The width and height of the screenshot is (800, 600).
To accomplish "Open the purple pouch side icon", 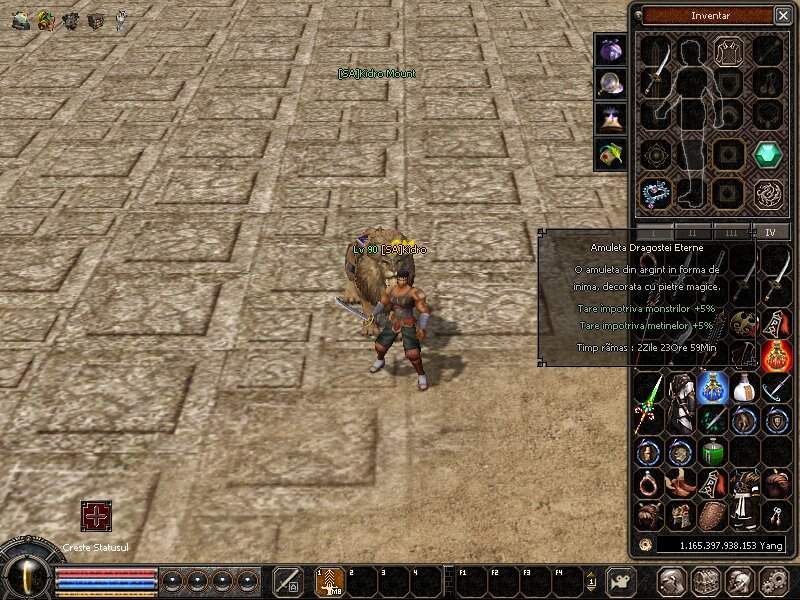I will point(611,50).
